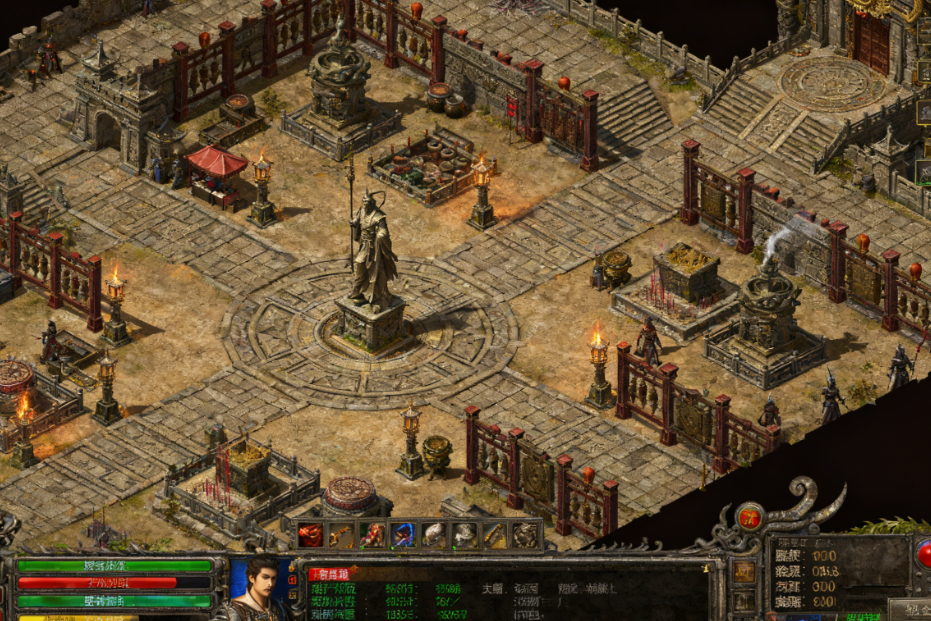Click the stone beast head slot
Viewport: 931px width, 621px height.
pos(526,535)
